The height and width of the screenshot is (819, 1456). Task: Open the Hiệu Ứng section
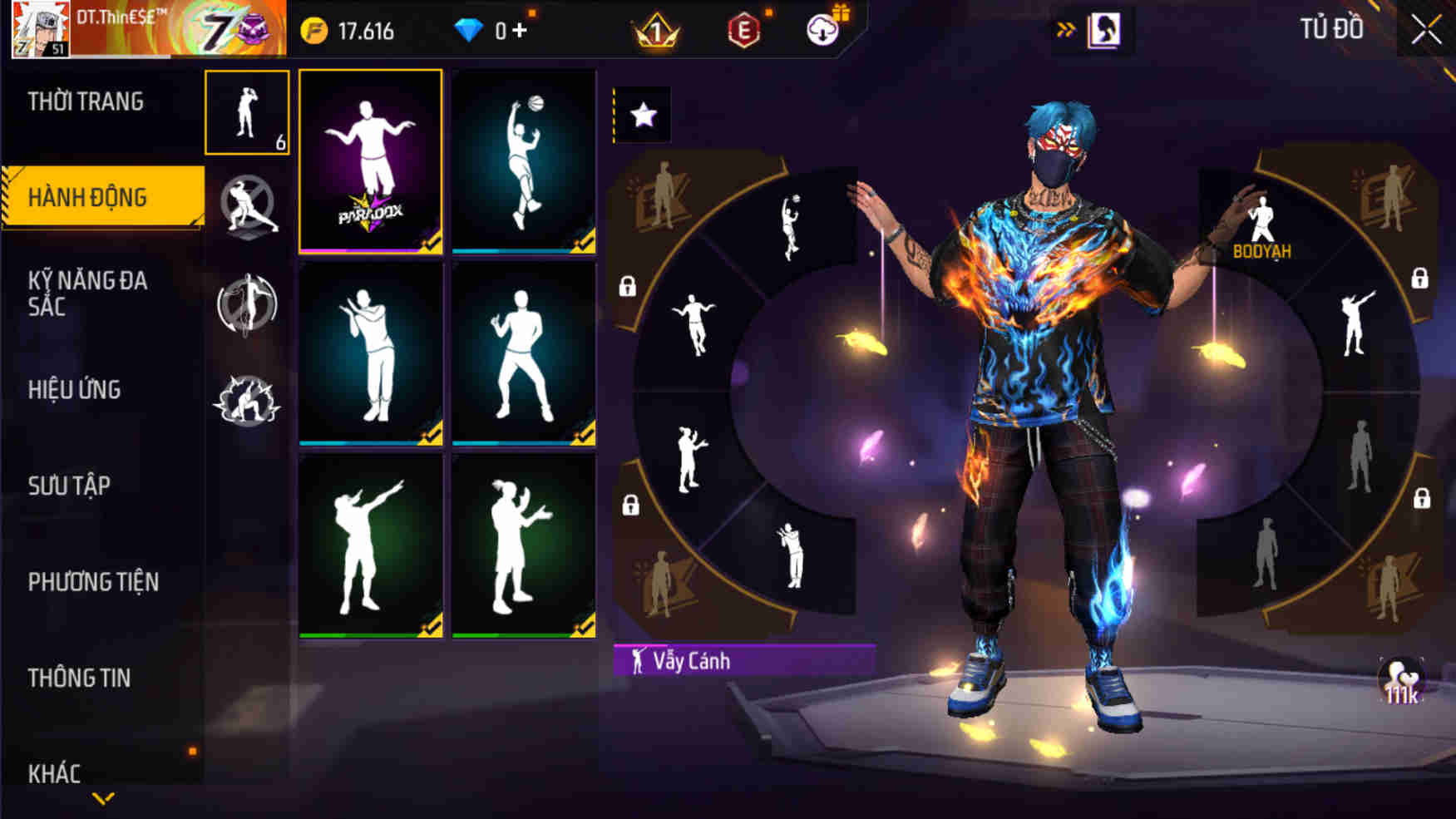coord(75,389)
